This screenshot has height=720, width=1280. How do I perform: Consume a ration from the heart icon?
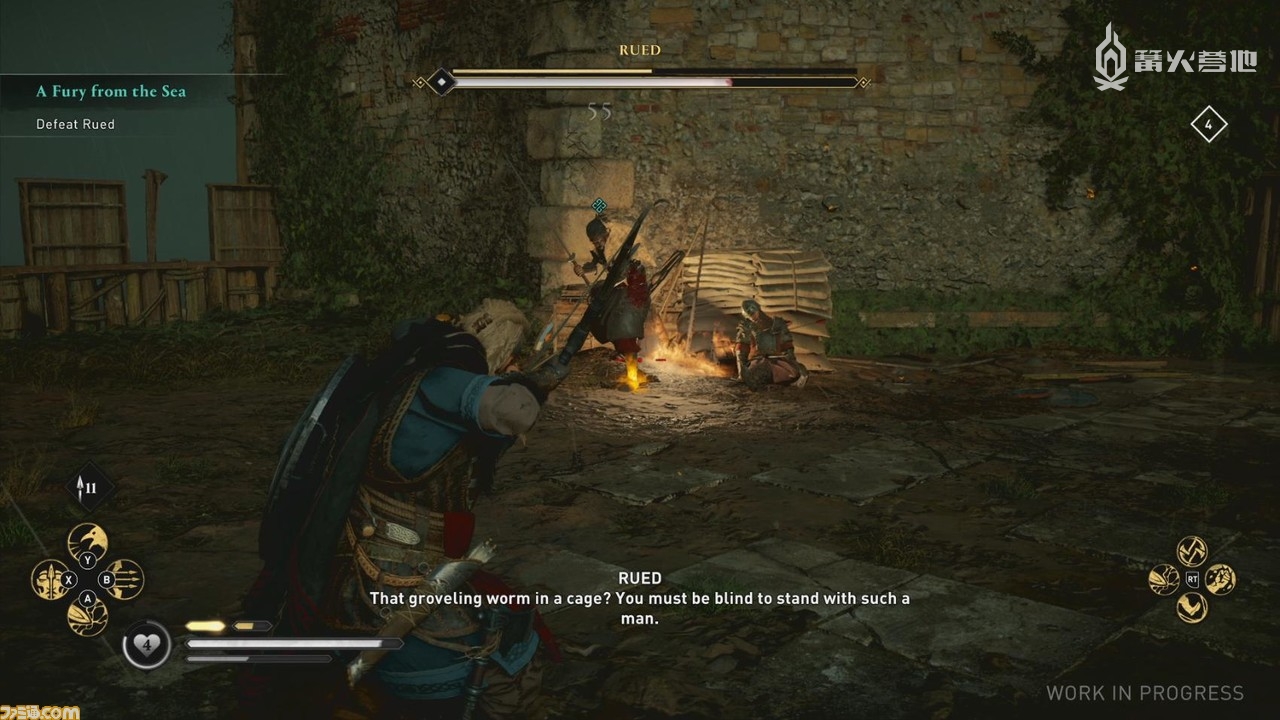coord(146,645)
